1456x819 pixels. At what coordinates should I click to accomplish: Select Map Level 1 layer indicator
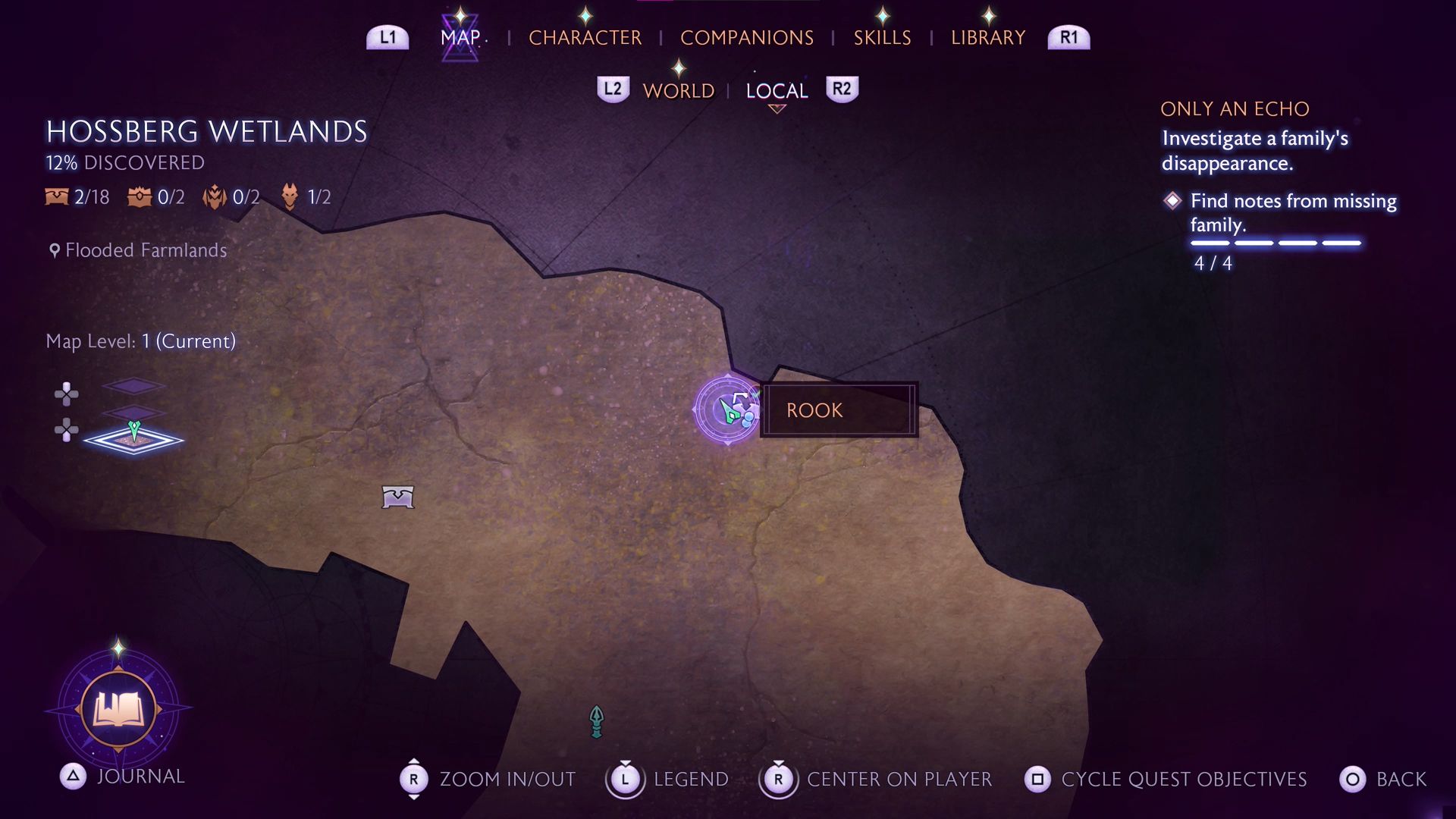[x=140, y=341]
